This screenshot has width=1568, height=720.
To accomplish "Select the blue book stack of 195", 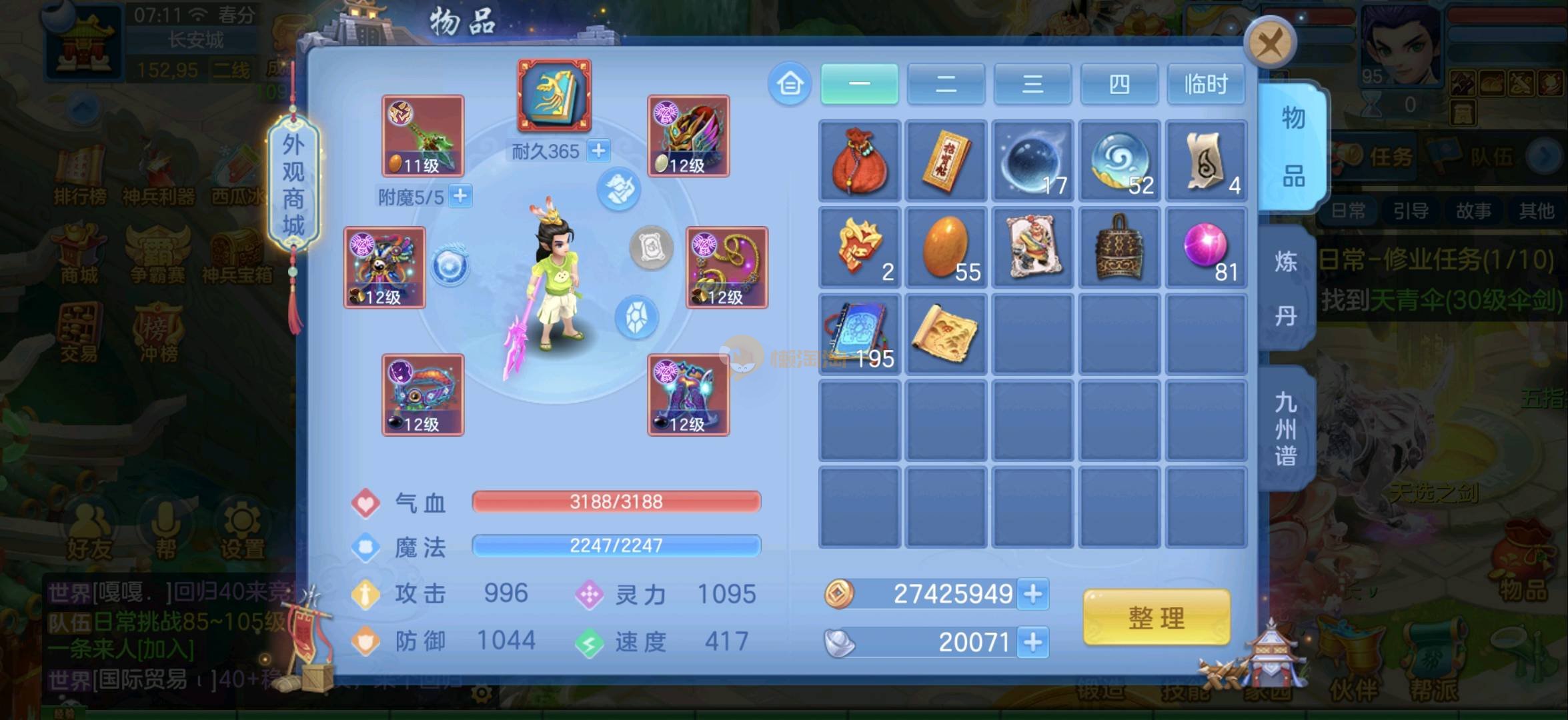I will click(x=859, y=334).
